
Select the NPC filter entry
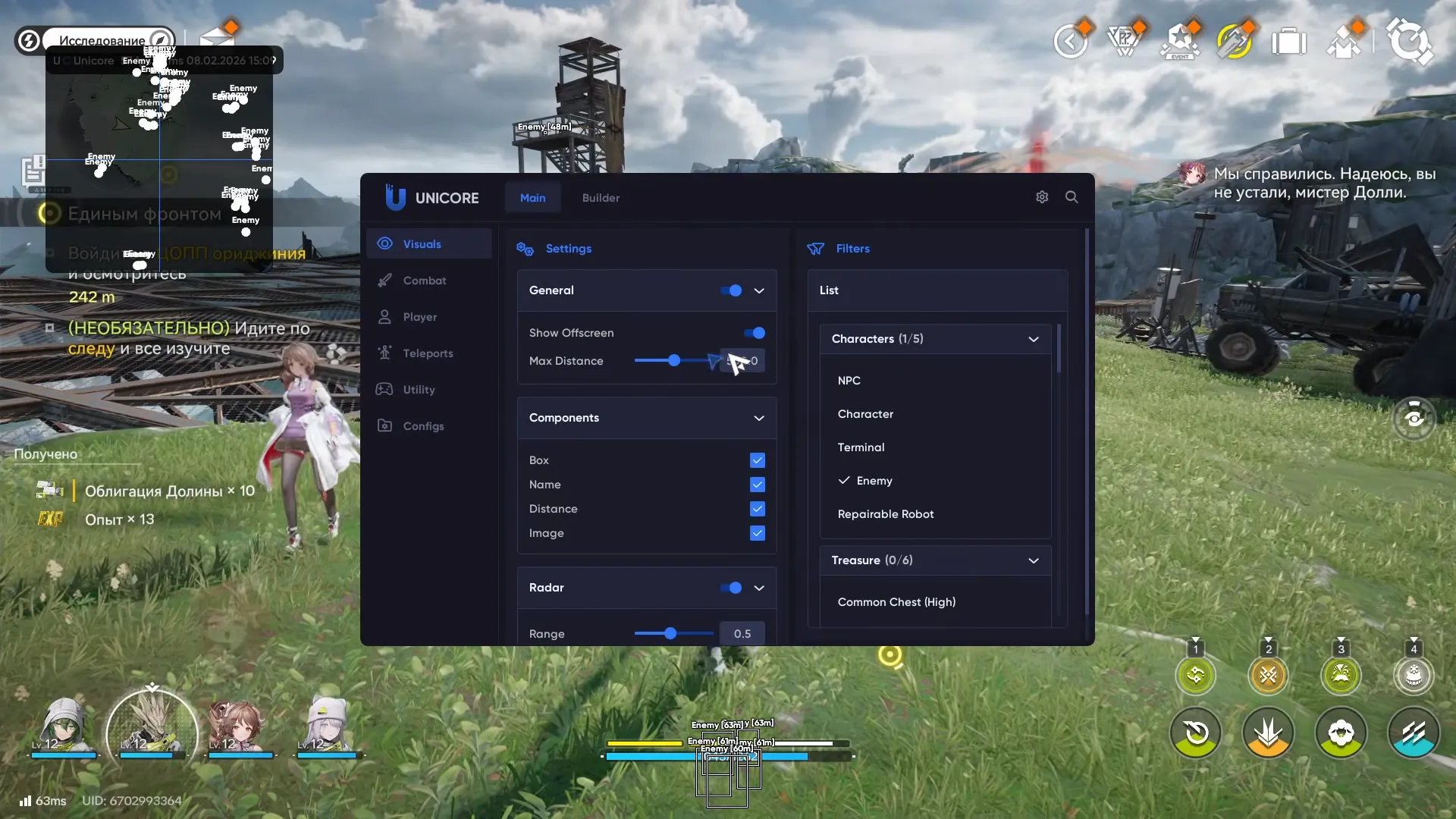click(849, 380)
